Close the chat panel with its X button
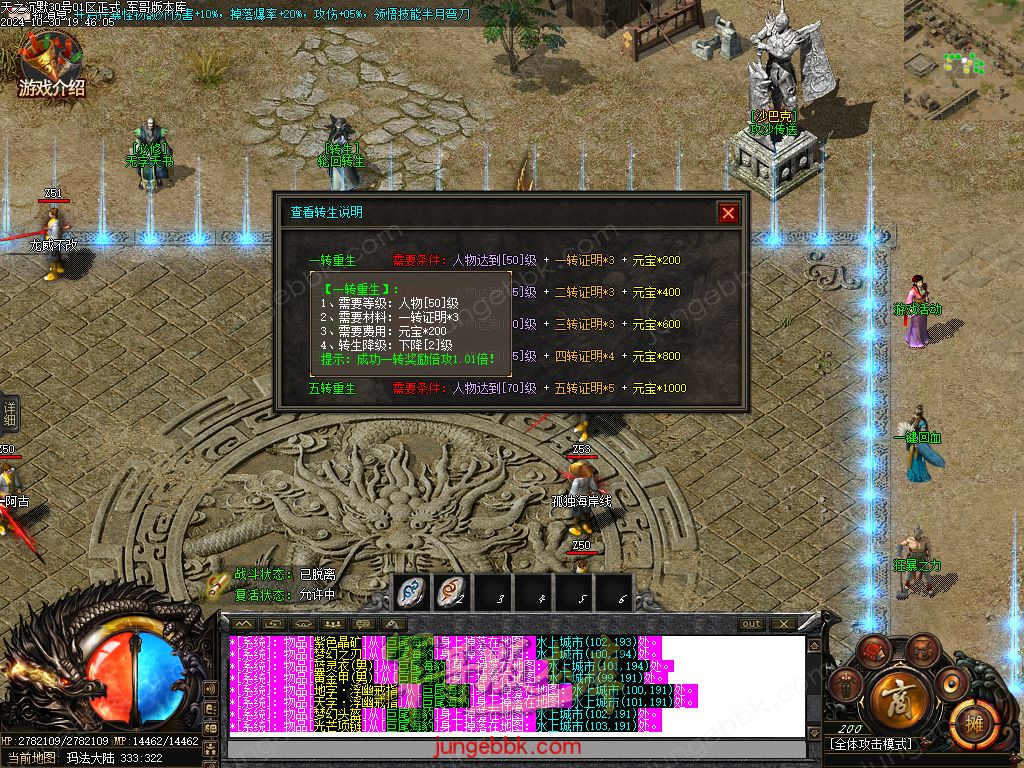The width and height of the screenshot is (1024, 768). pos(783,624)
